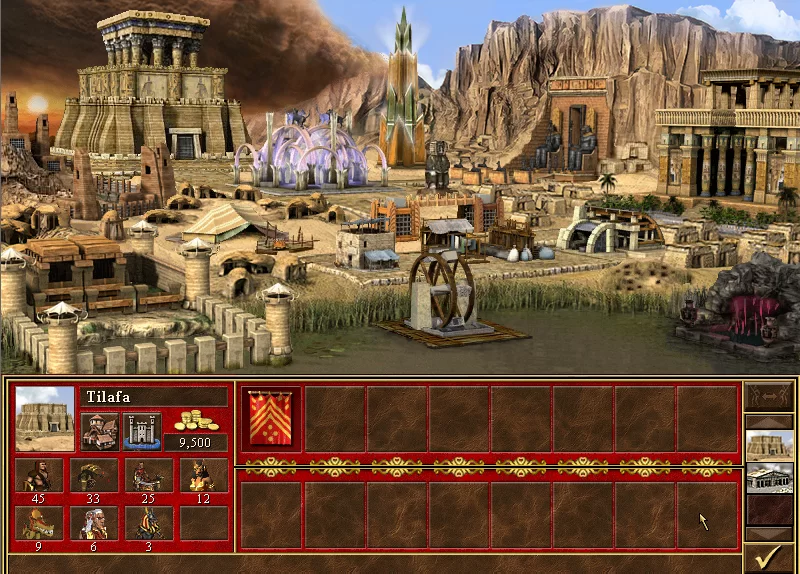
Task: Select the sandstone town thumbnail in the list
Action: (x=770, y=446)
